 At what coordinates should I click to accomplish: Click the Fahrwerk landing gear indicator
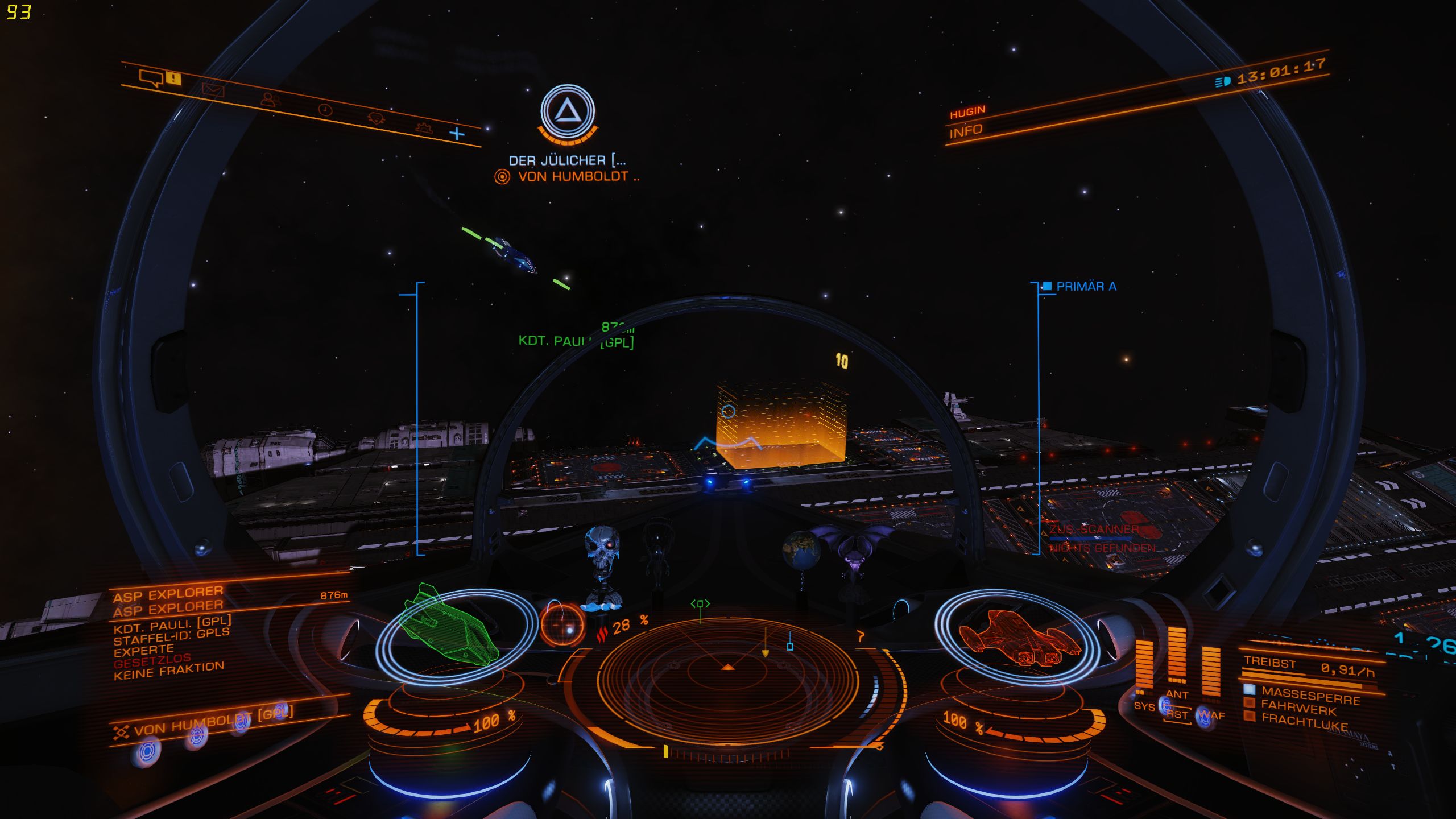point(1298,709)
